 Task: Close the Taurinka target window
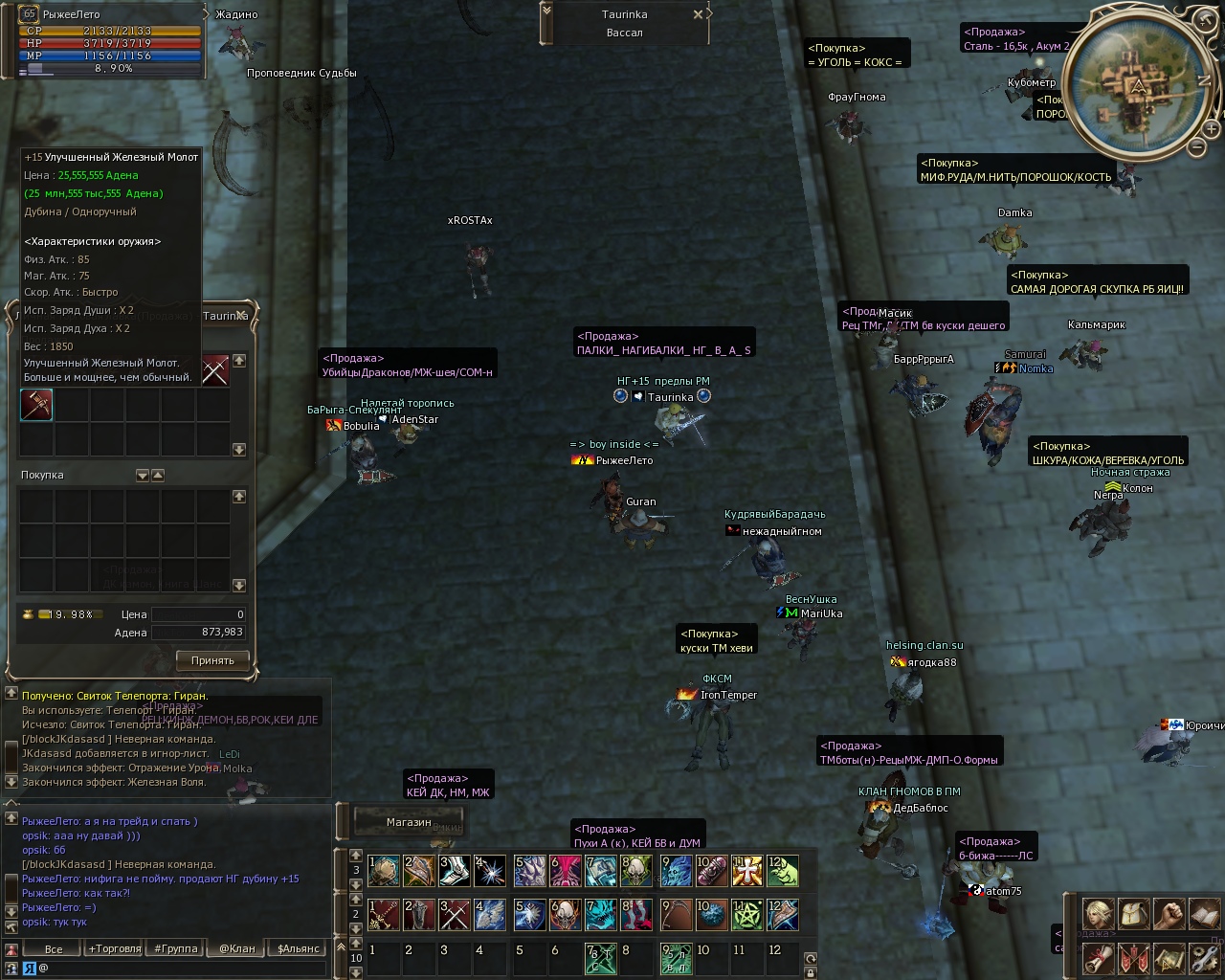click(698, 14)
